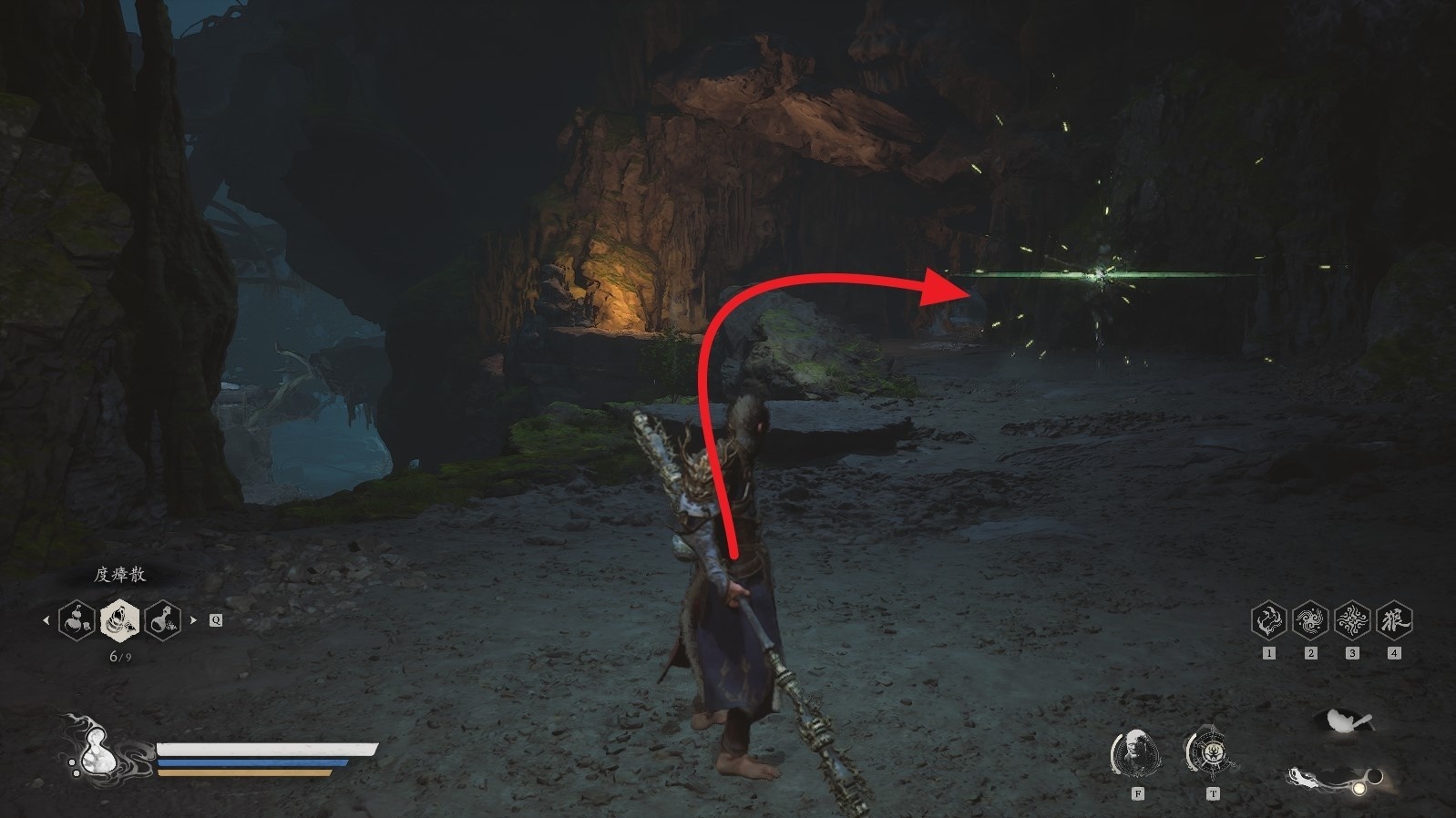Select the gourd item in the quick slots
Screen dimensions: 1456x818
click(x=77, y=620)
